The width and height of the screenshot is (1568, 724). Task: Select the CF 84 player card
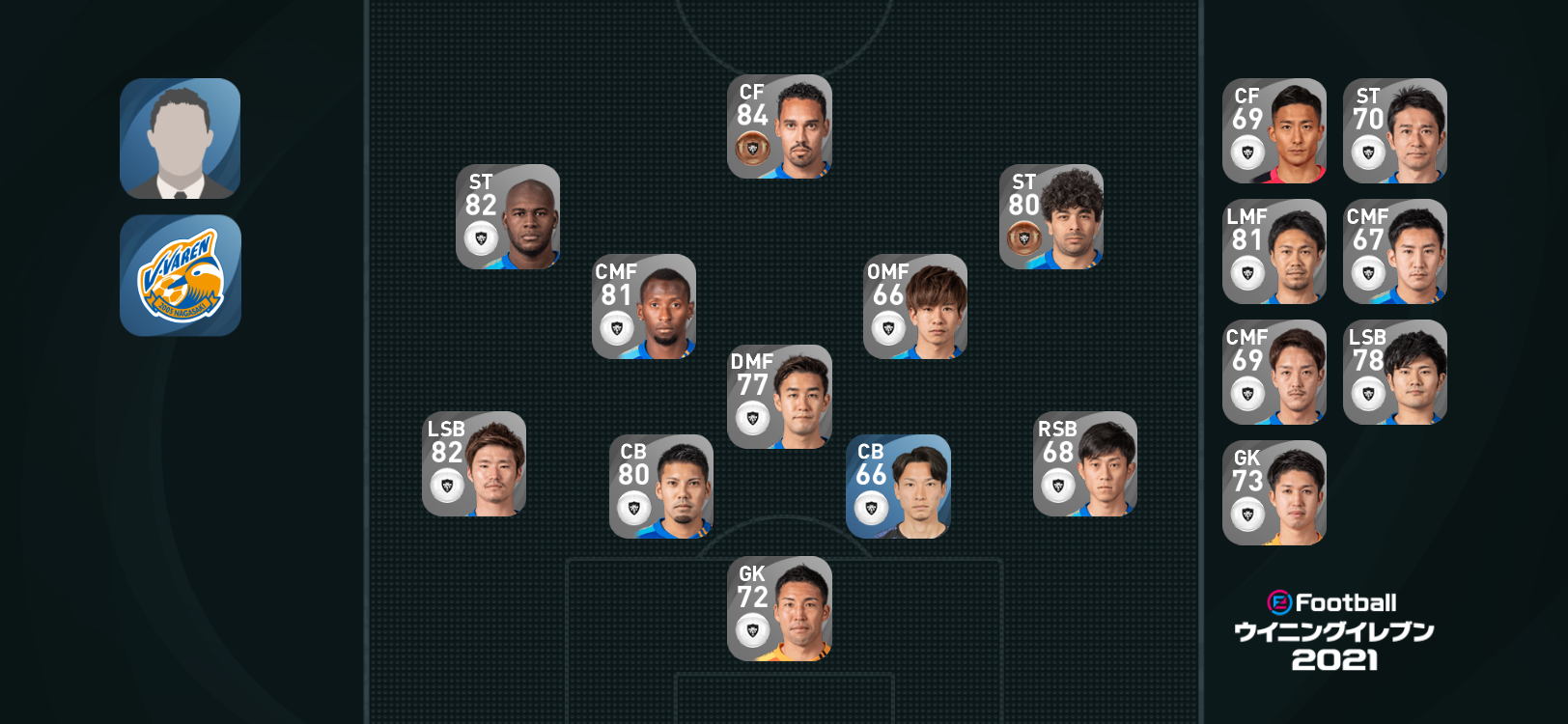(x=779, y=126)
